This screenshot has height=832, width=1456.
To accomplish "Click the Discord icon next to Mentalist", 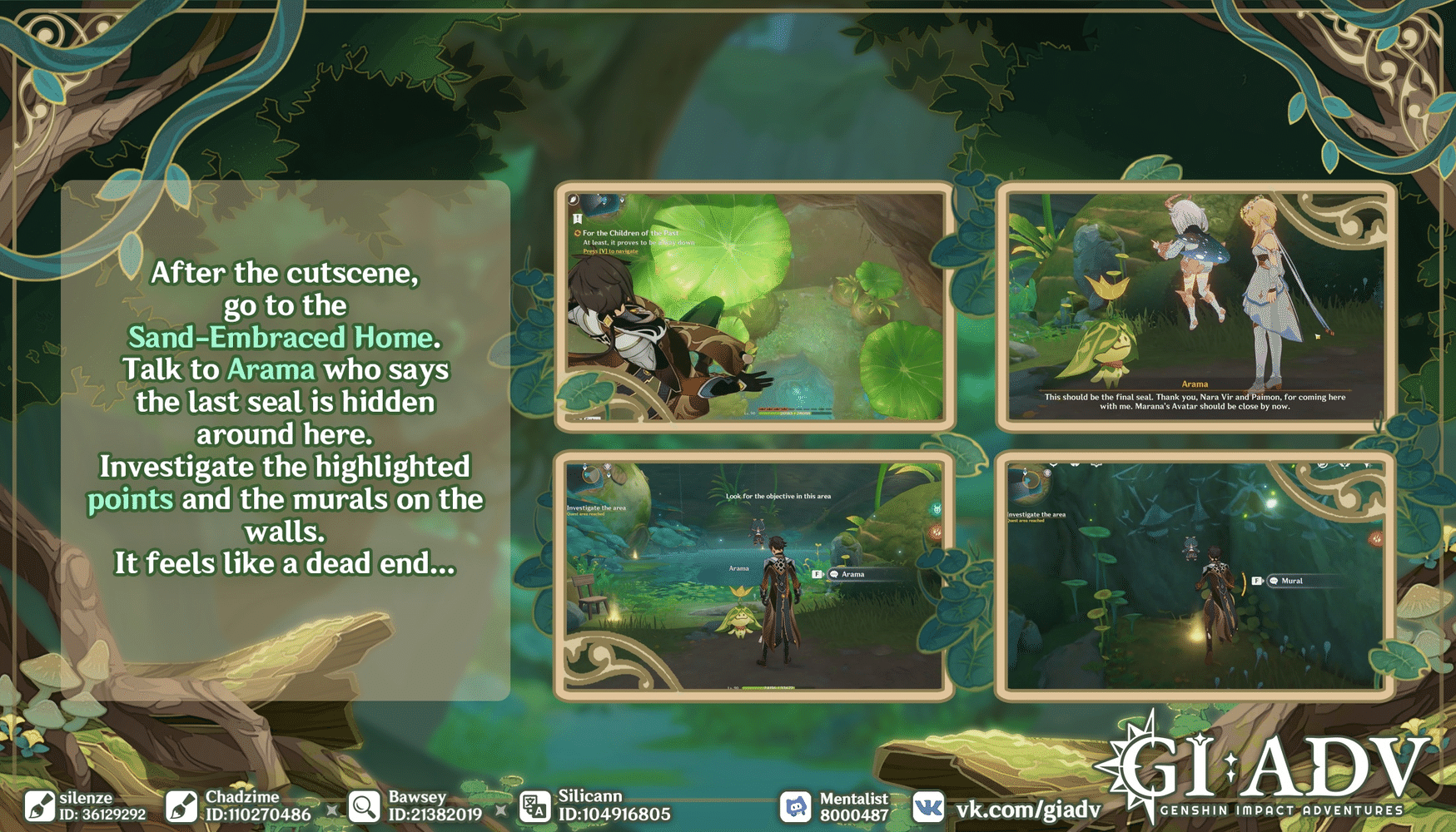I will [798, 804].
